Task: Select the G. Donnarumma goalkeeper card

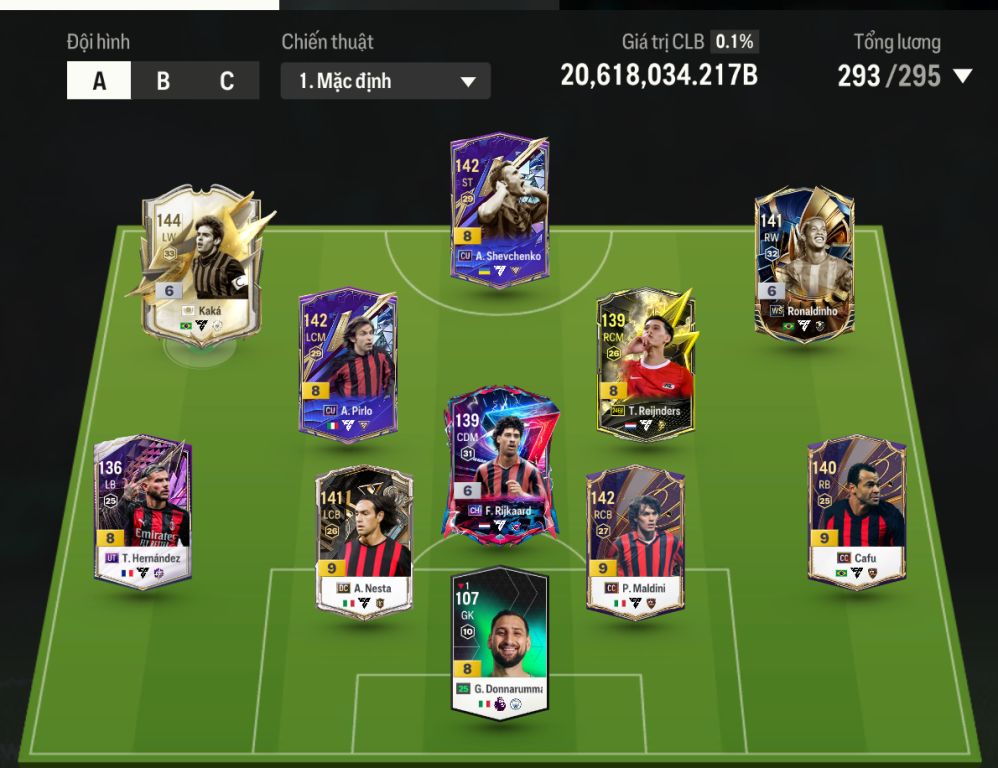Action: (x=499, y=640)
